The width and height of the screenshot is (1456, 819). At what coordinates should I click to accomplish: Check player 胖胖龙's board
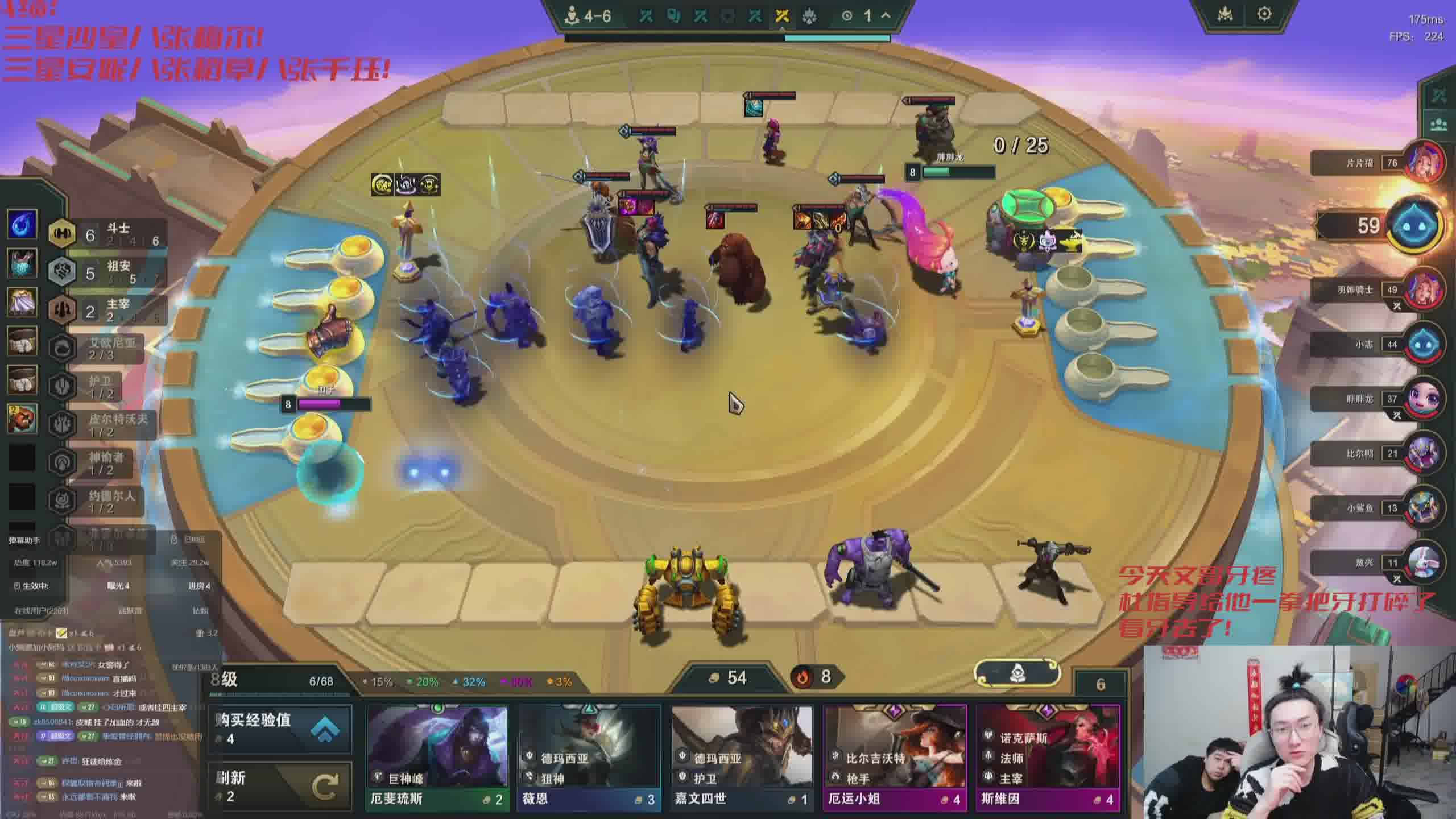tap(1425, 399)
